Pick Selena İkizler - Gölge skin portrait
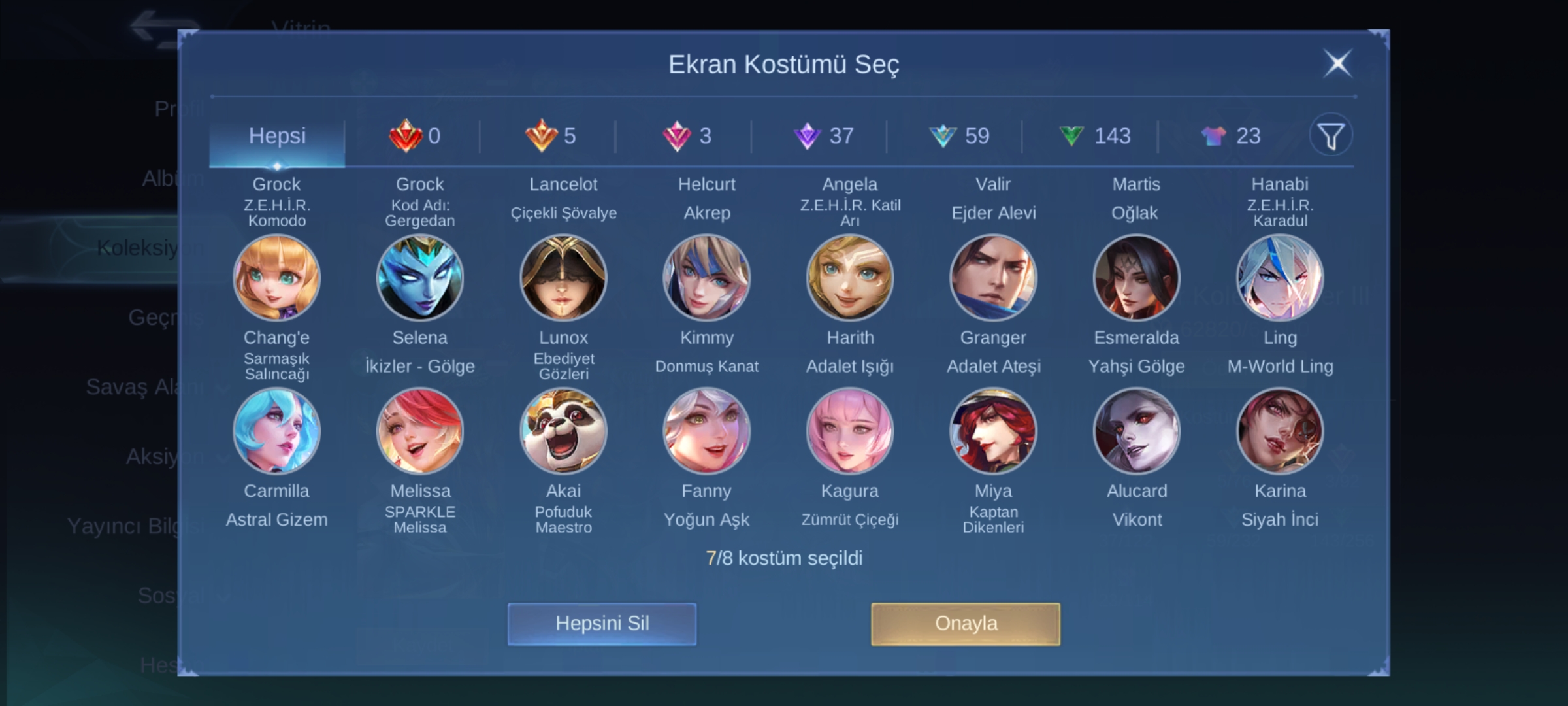This screenshot has width=1568, height=706. click(420, 278)
